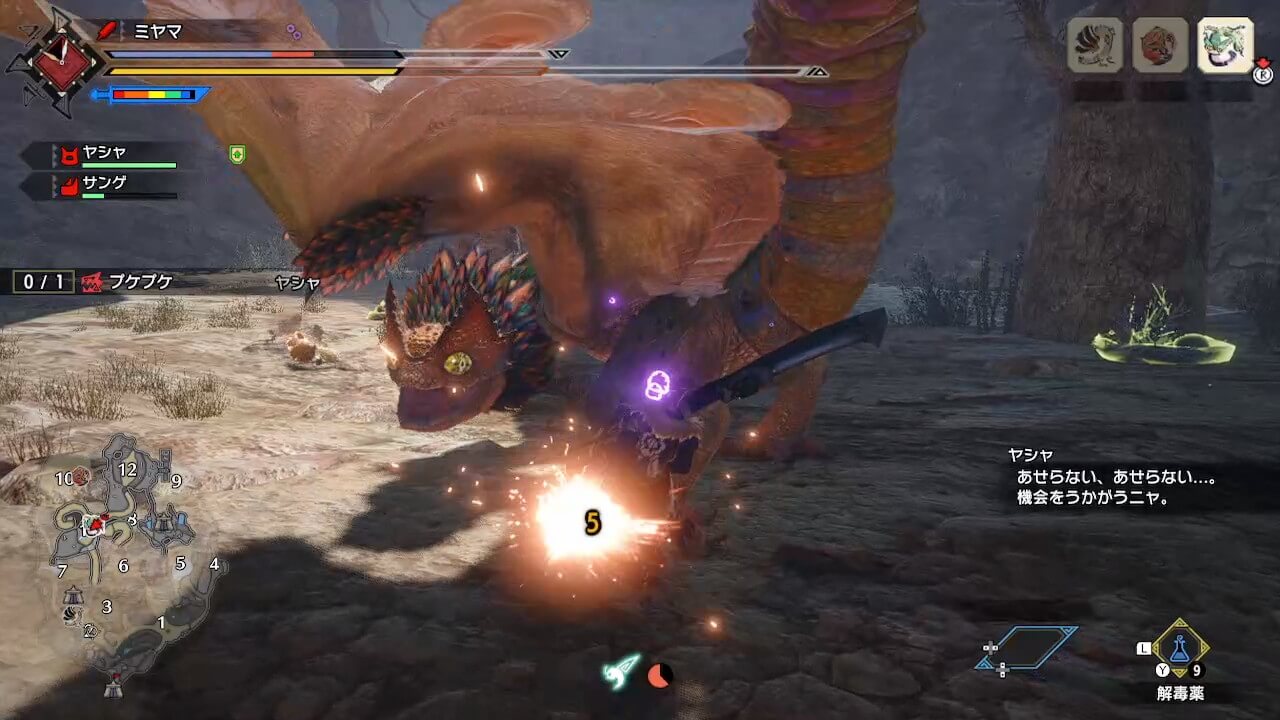Select buddy サンゲ in the party list

pyautogui.click(x=105, y=186)
